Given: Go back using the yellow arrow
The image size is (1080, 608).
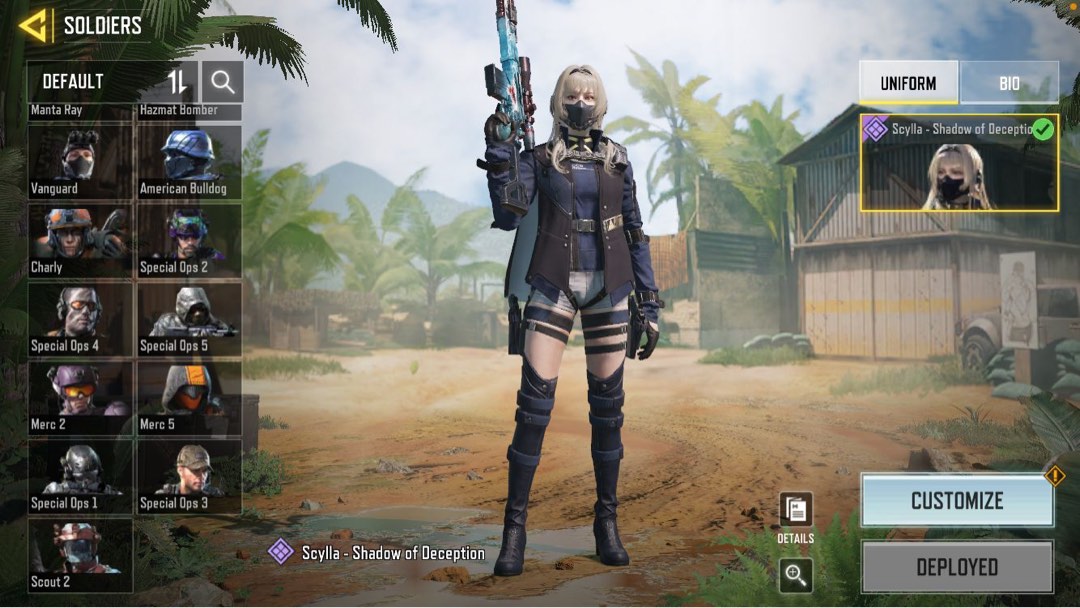Looking at the screenshot, I should [33, 25].
